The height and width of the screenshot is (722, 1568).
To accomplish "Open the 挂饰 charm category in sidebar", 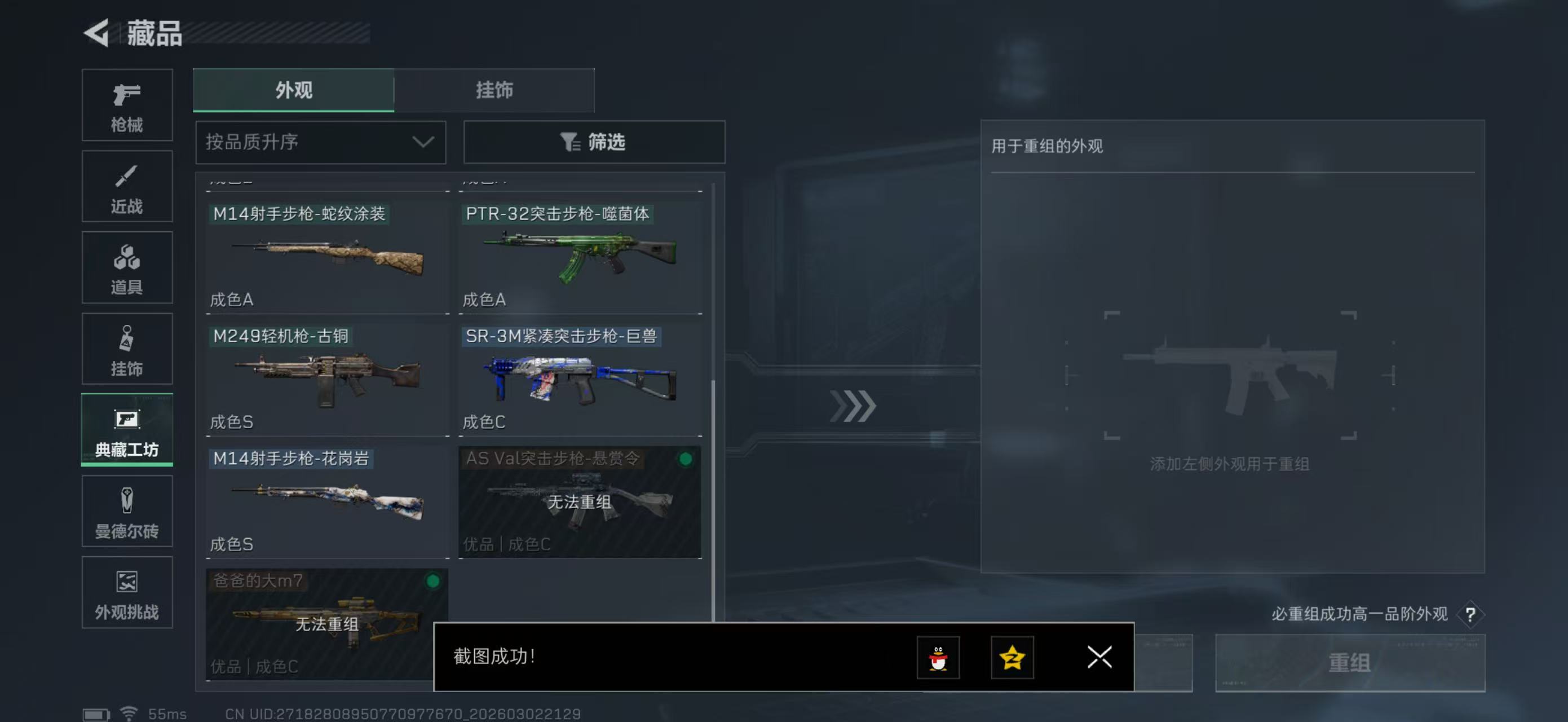I will 127,349.
